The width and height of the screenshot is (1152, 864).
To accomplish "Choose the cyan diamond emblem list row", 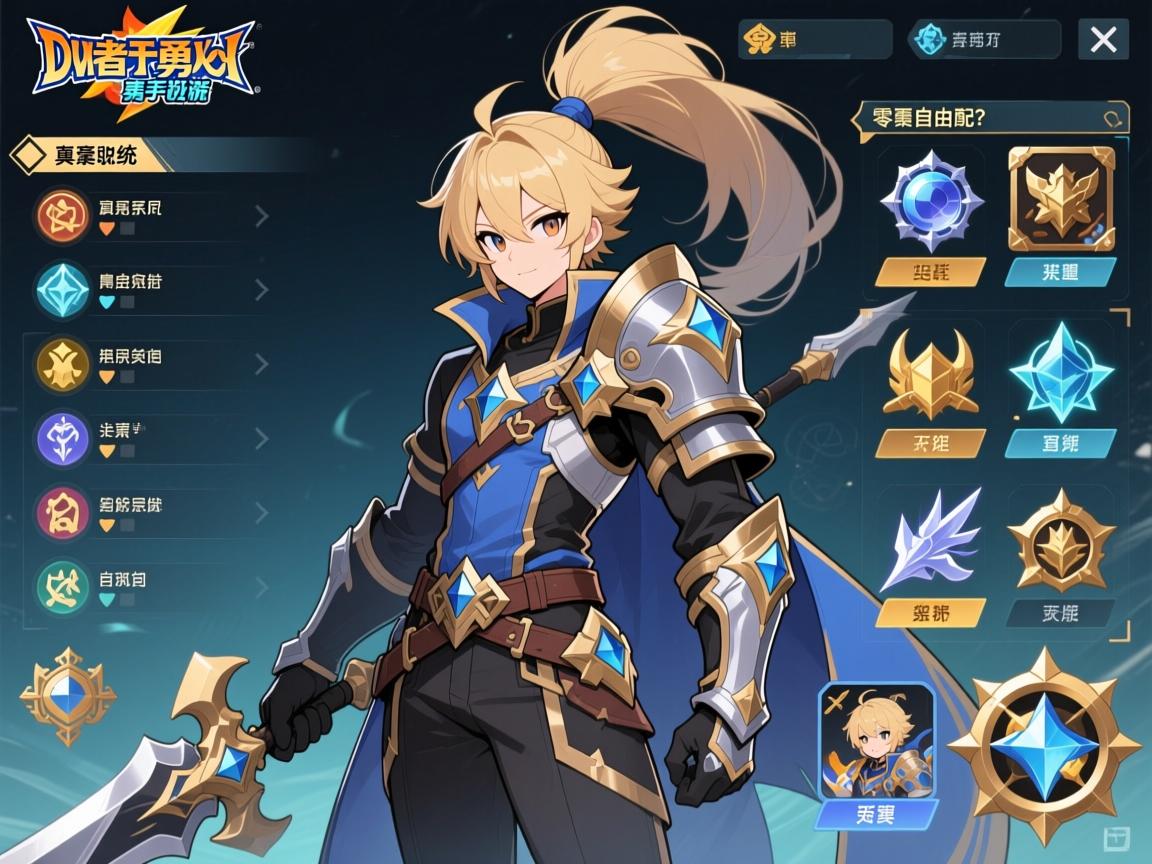I will [x=150, y=289].
